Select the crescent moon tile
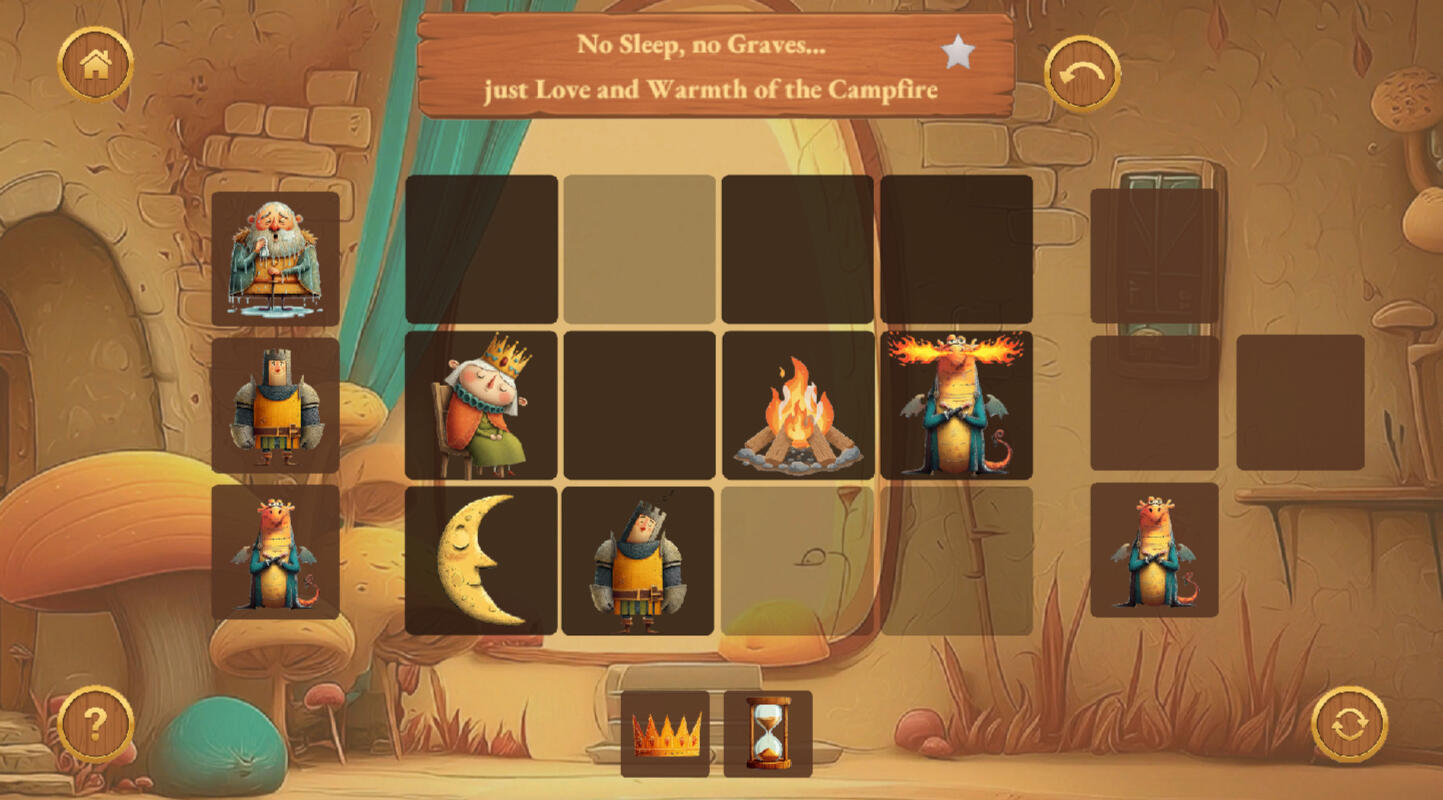This screenshot has height=800, width=1443. point(481,561)
